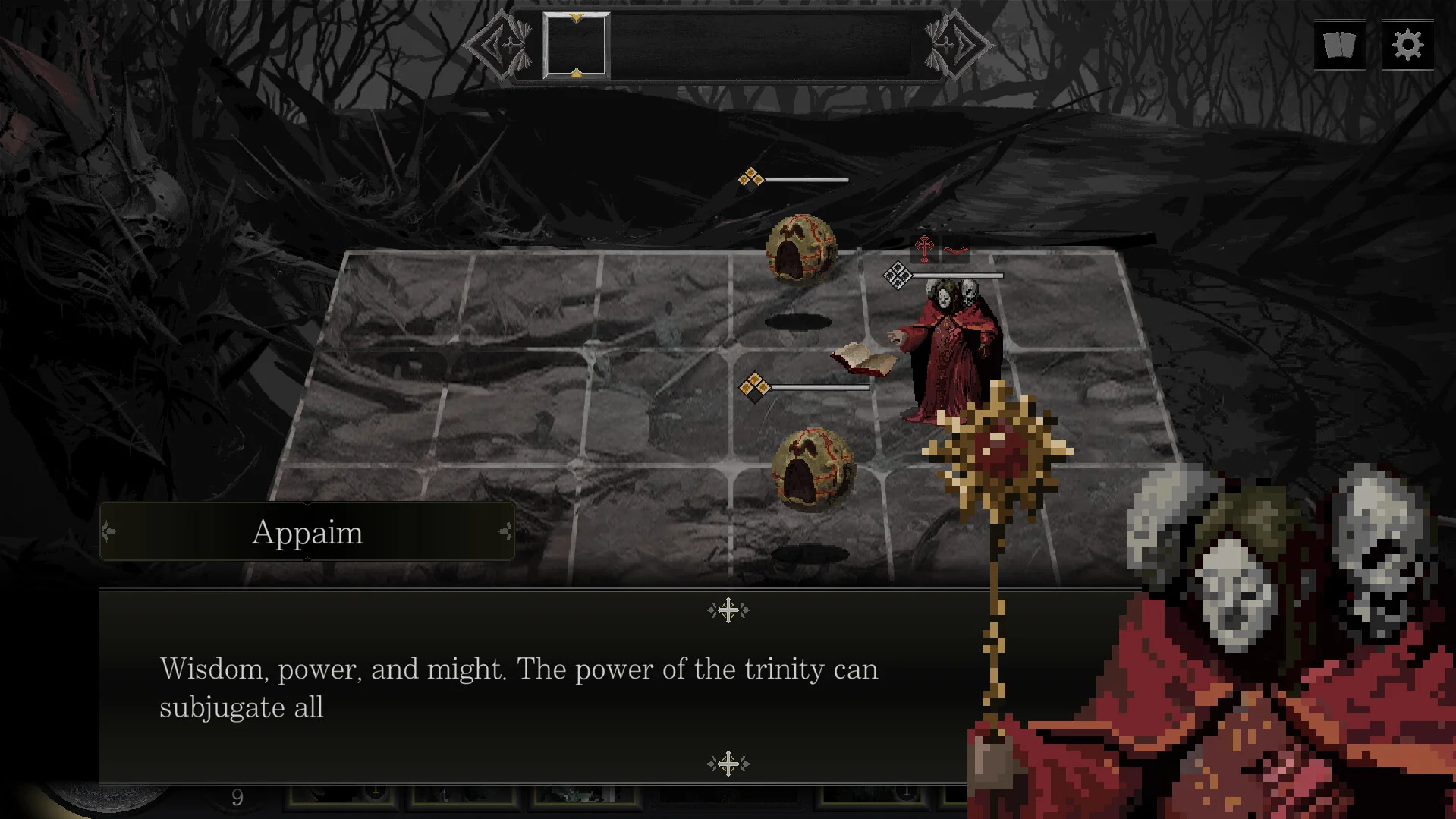Click the right arrow of the turn bar
This screenshot has height=819, width=1456.
[x=958, y=45]
